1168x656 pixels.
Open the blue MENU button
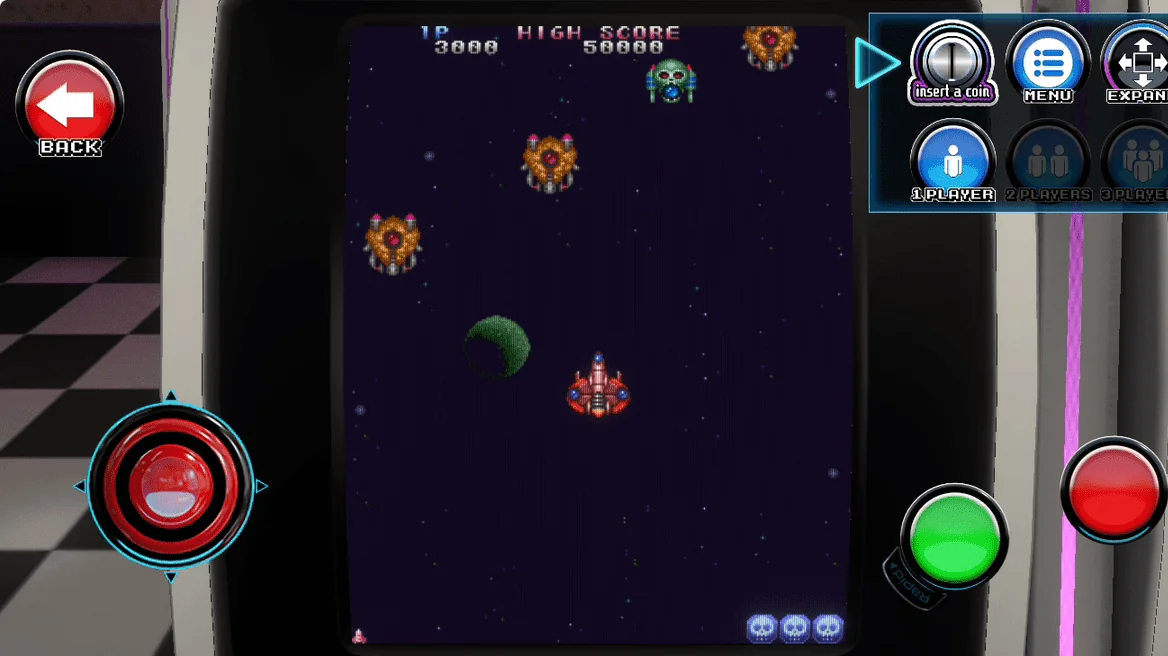(1047, 63)
